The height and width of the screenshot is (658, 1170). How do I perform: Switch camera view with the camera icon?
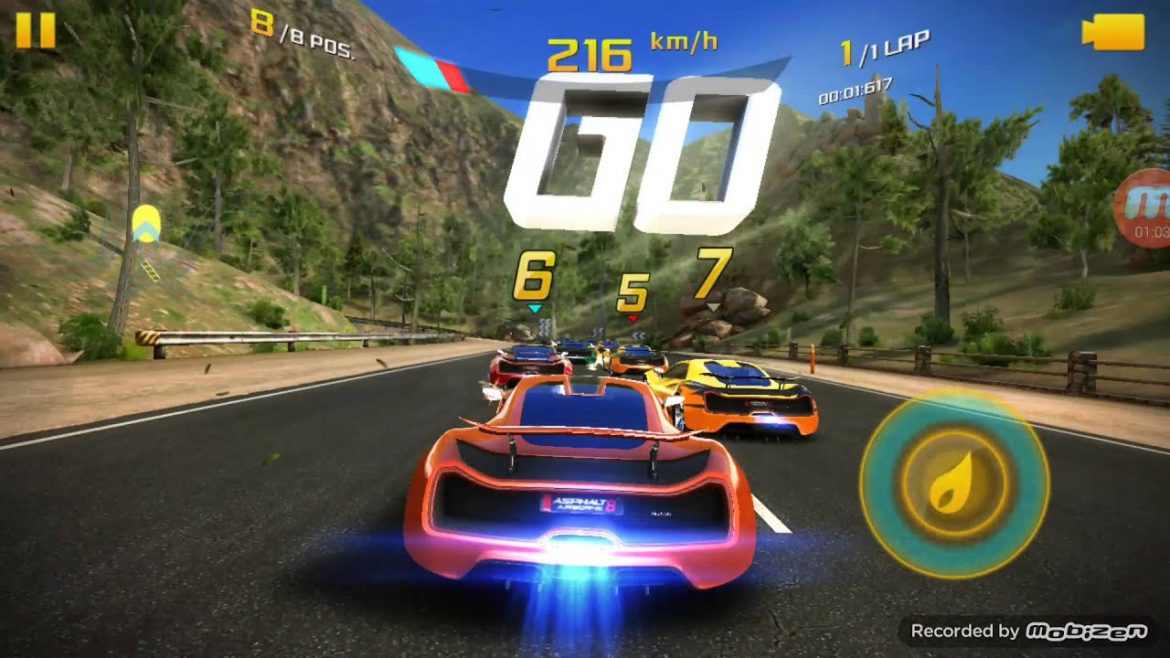coord(1112,32)
